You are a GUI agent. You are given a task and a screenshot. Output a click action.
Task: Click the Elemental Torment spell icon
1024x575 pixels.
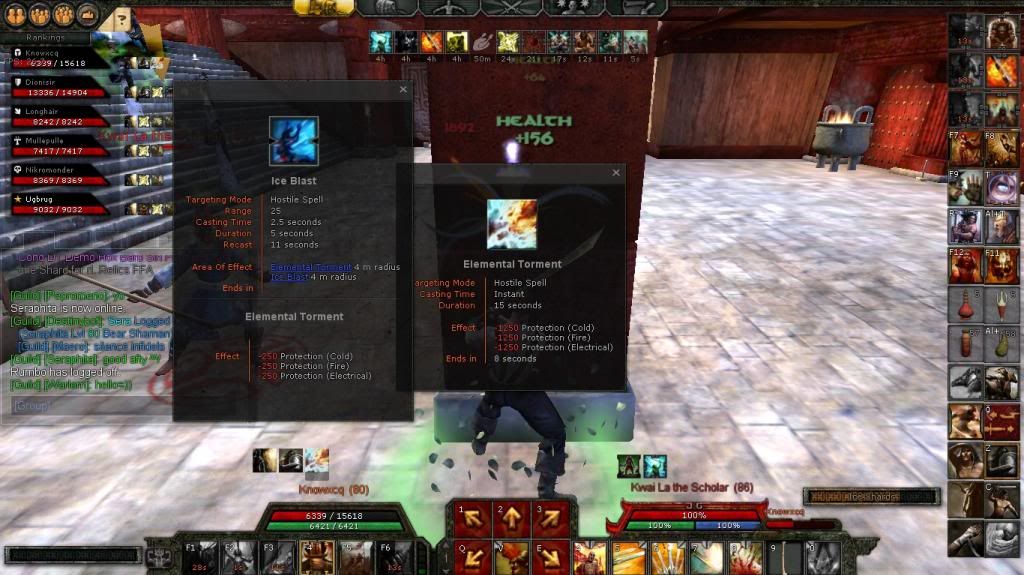(x=511, y=224)
